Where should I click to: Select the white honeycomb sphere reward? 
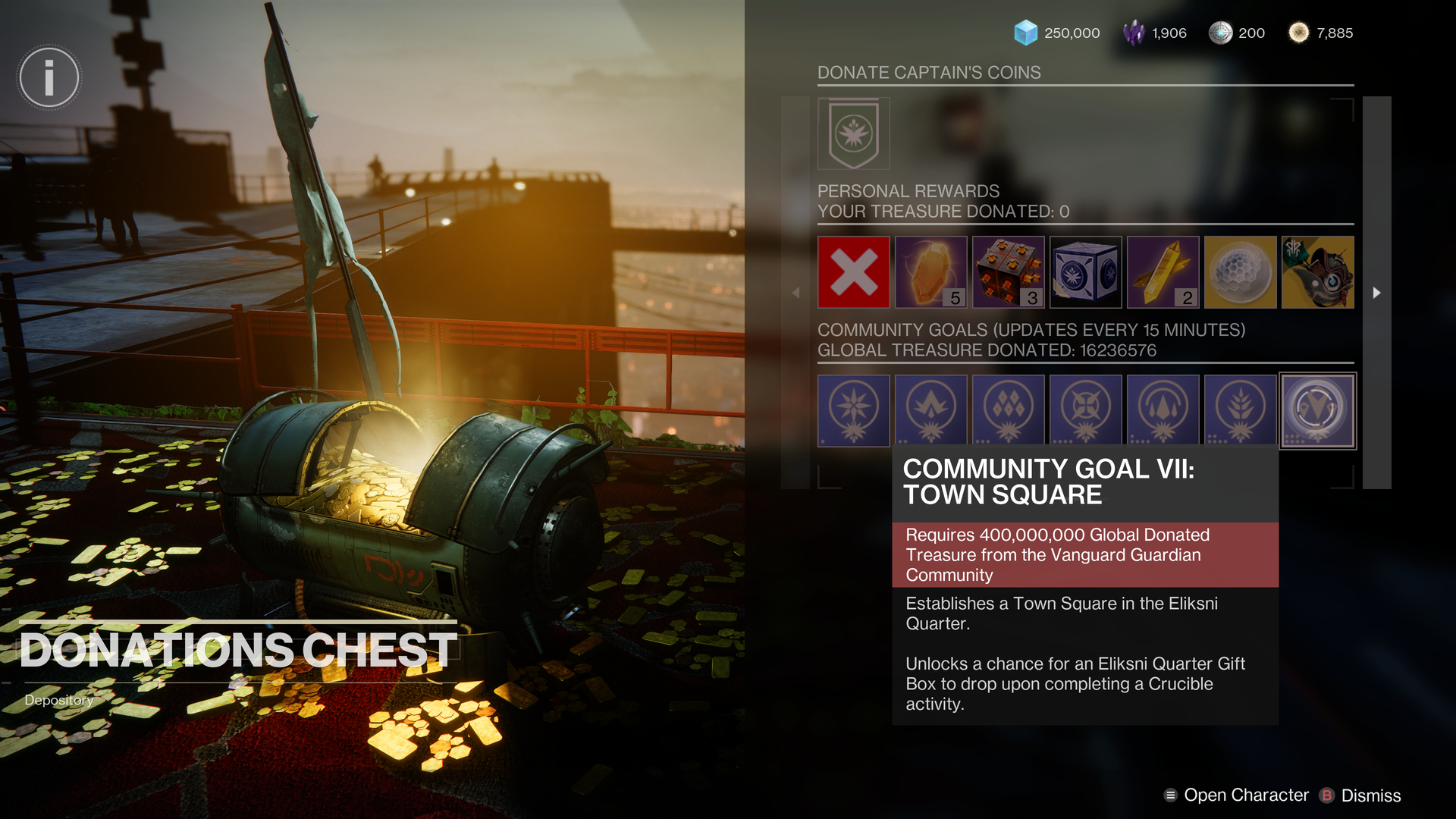1240,272
